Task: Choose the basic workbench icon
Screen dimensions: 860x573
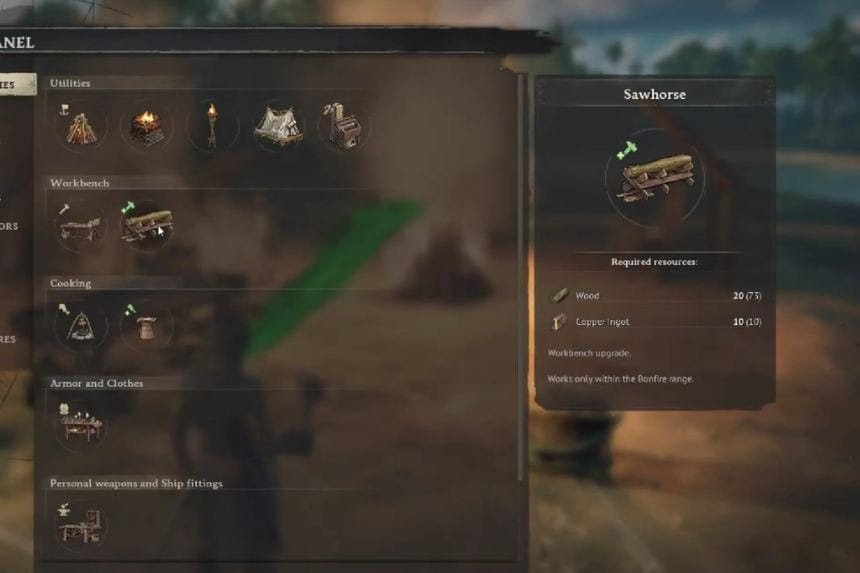Action: point(81,225)
